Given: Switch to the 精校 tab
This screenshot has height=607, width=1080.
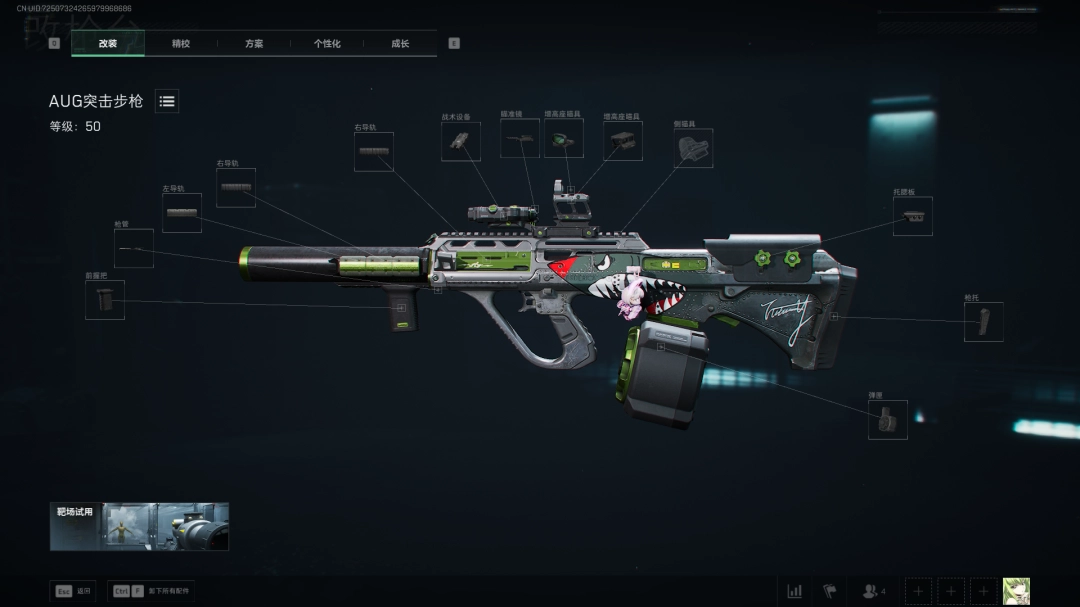Looking at the screenshot, I should tap(181, 44).
